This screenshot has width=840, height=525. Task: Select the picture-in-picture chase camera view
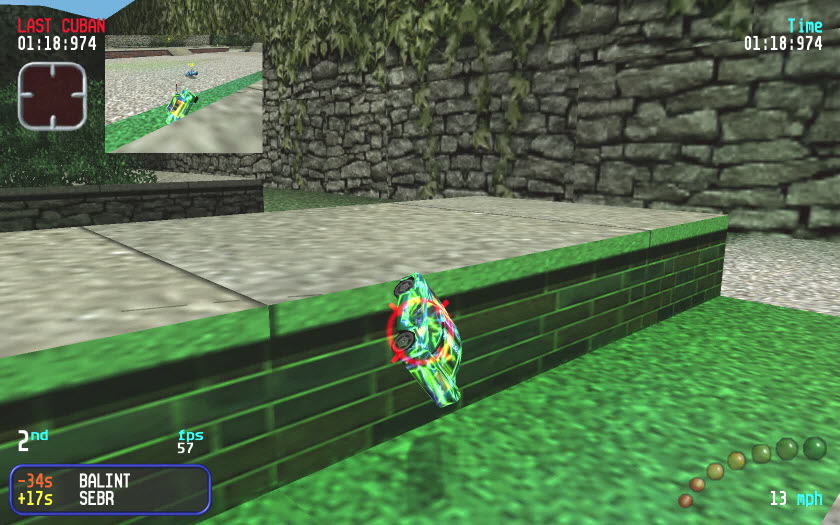coord(184,94)
